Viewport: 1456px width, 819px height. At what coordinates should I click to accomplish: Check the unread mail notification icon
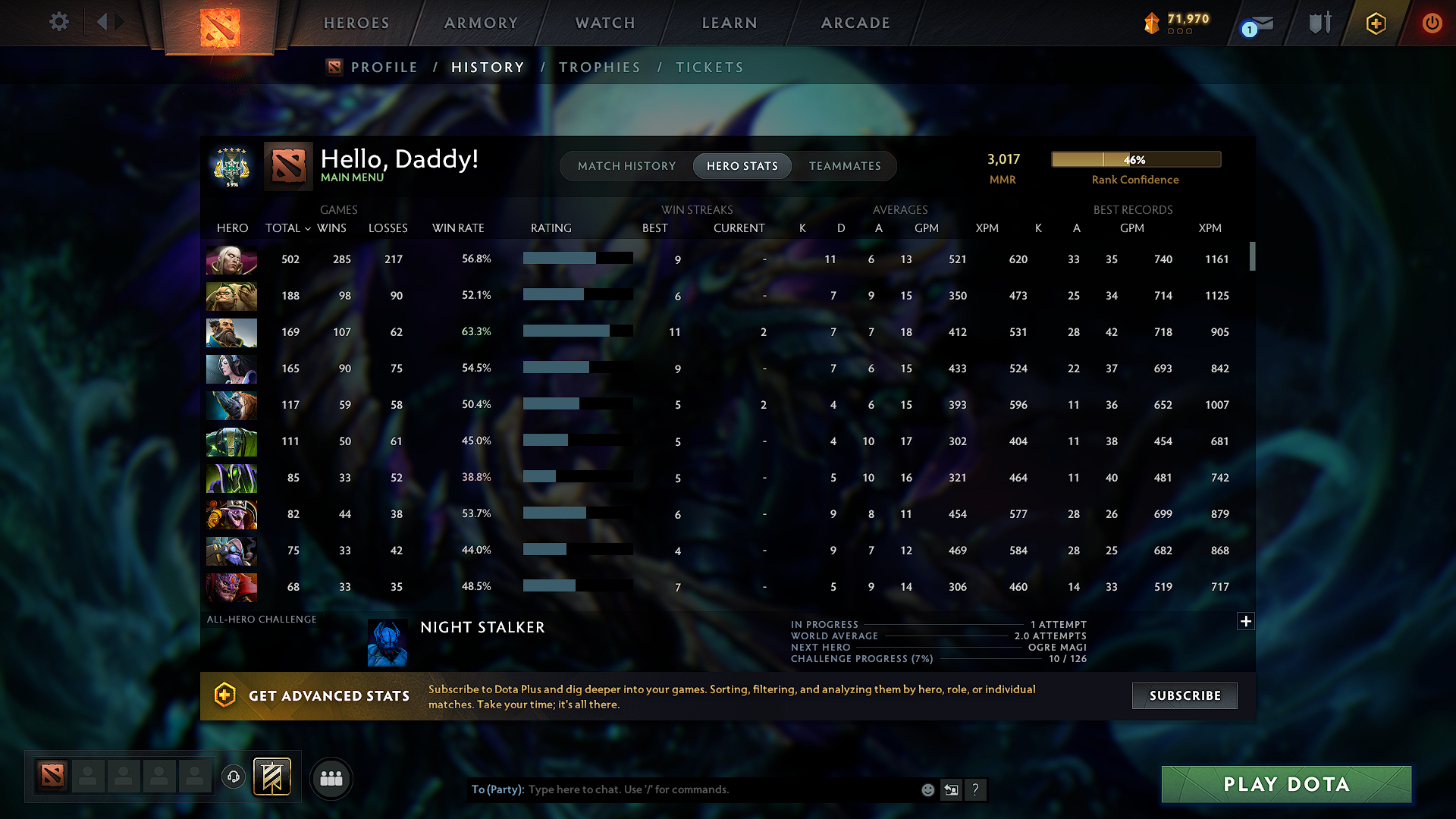click(x=1255, y=24)
